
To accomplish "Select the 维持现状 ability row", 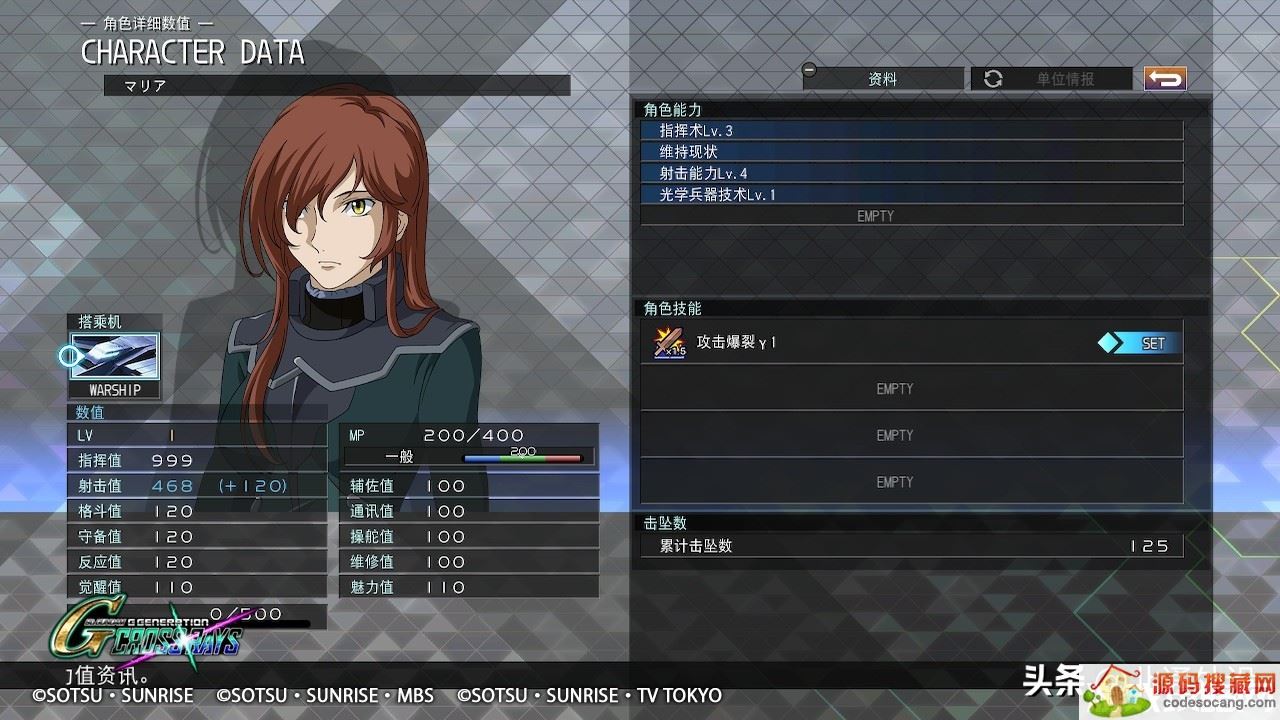I will click(x=911, y=152).
